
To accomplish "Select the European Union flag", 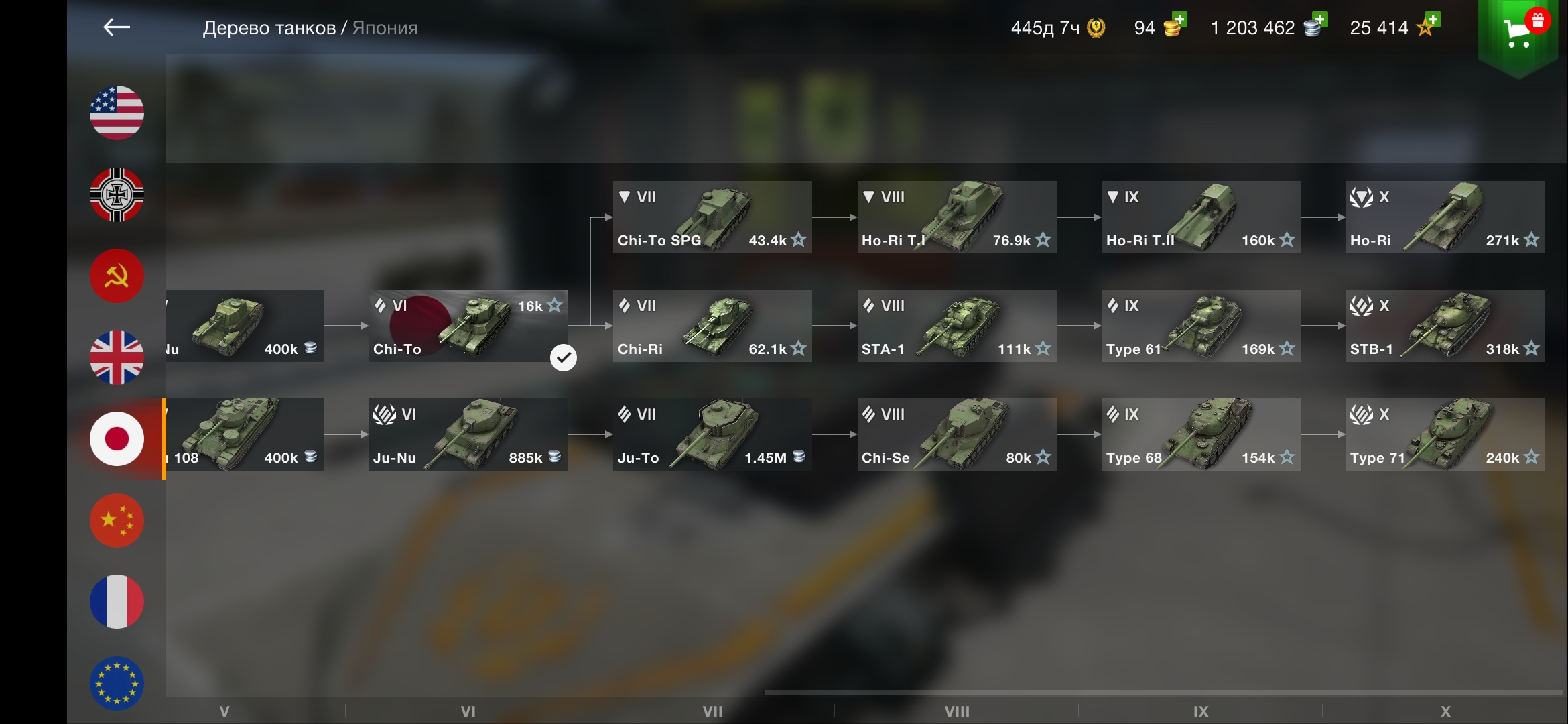I will click(x=117, y=682).
